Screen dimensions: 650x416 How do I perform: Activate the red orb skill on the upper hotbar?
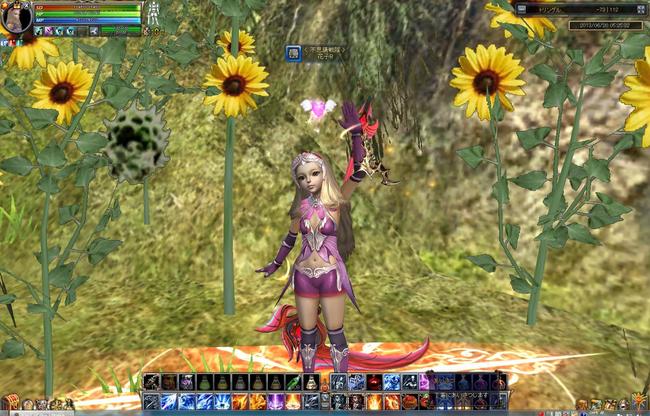372,382
